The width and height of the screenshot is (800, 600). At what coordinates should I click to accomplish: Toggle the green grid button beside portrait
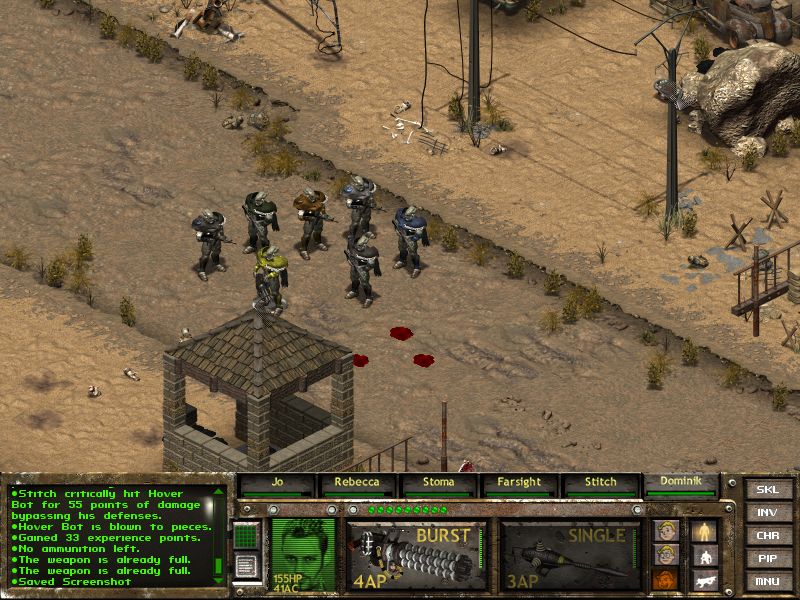(x=246, y=538)
